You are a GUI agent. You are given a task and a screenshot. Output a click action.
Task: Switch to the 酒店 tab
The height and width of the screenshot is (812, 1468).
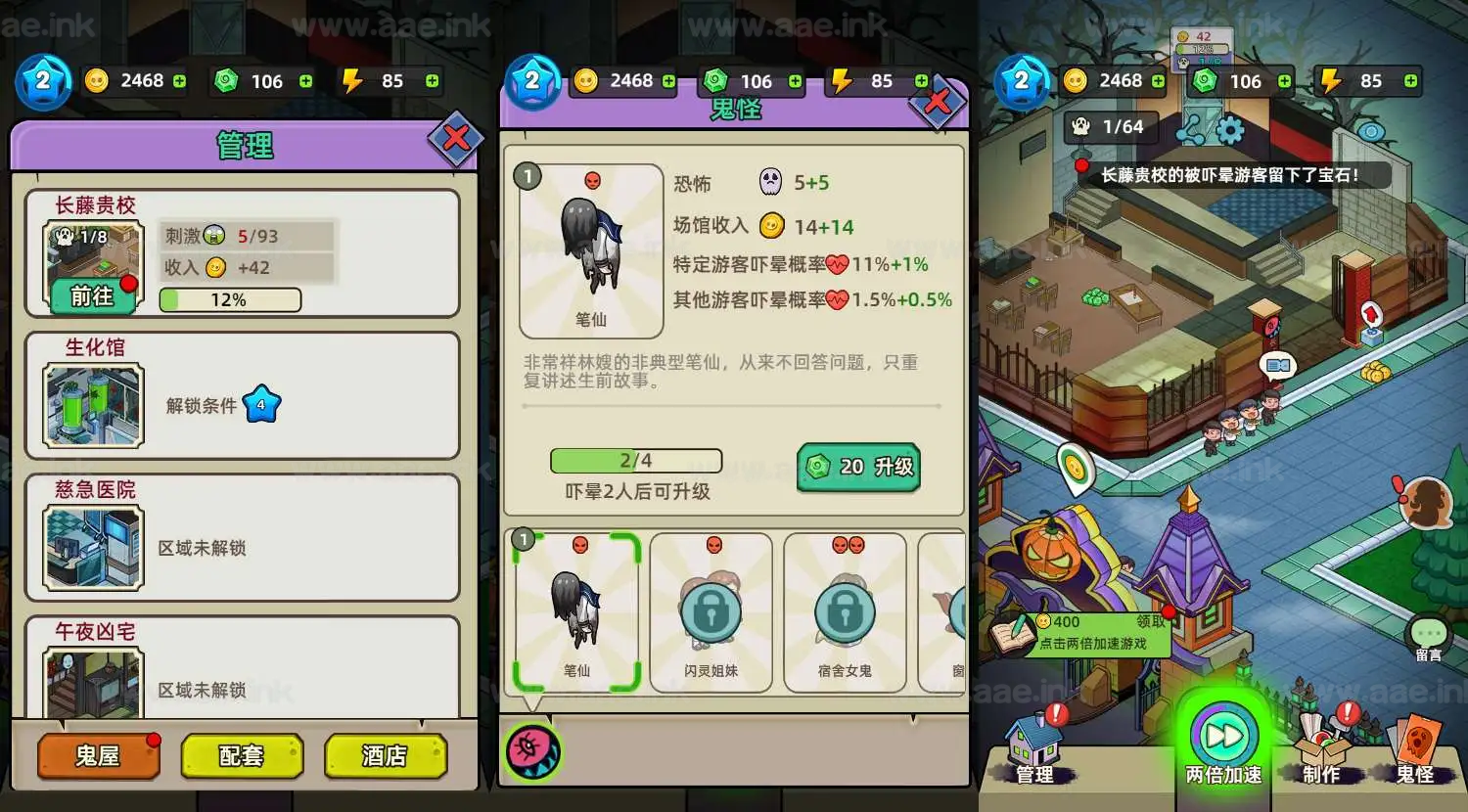(x=385, y=756)
